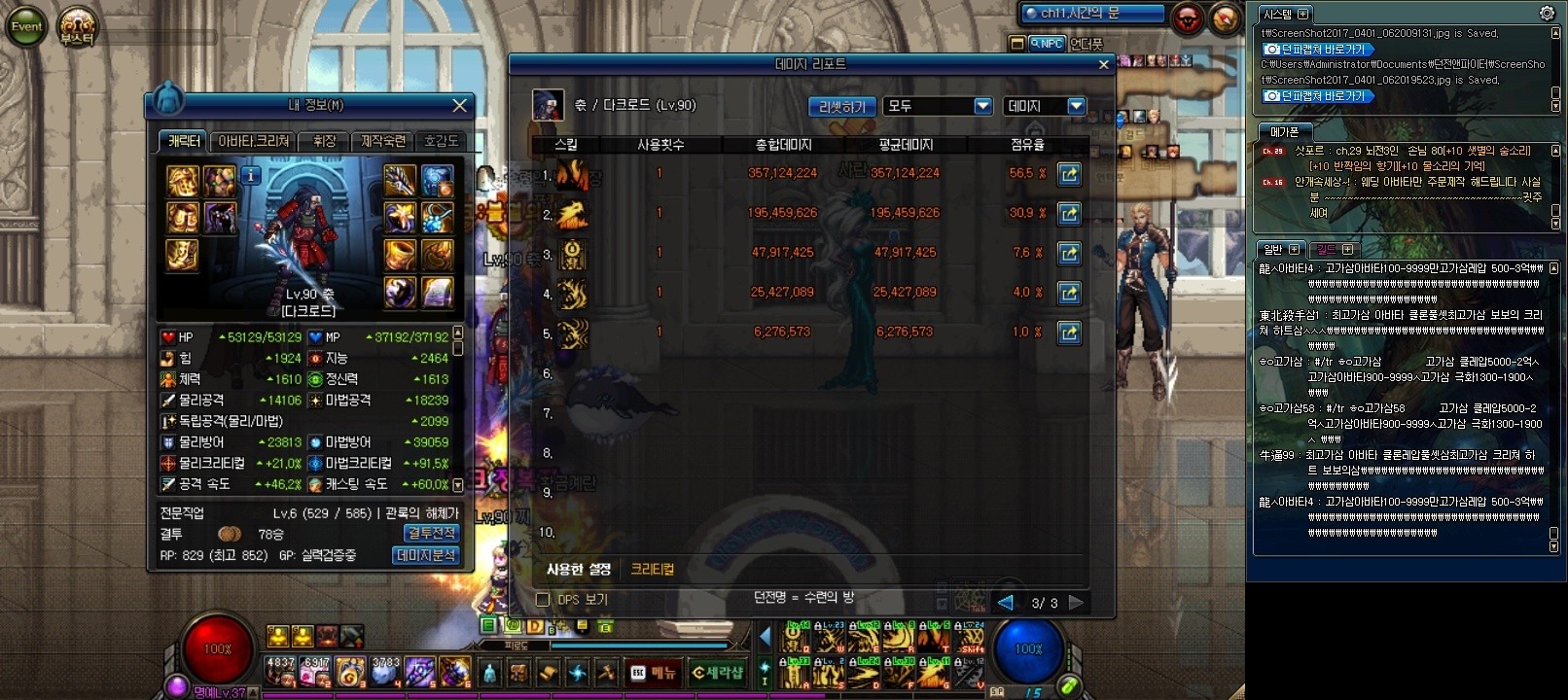Open the 결투전적 duel record

431,534
